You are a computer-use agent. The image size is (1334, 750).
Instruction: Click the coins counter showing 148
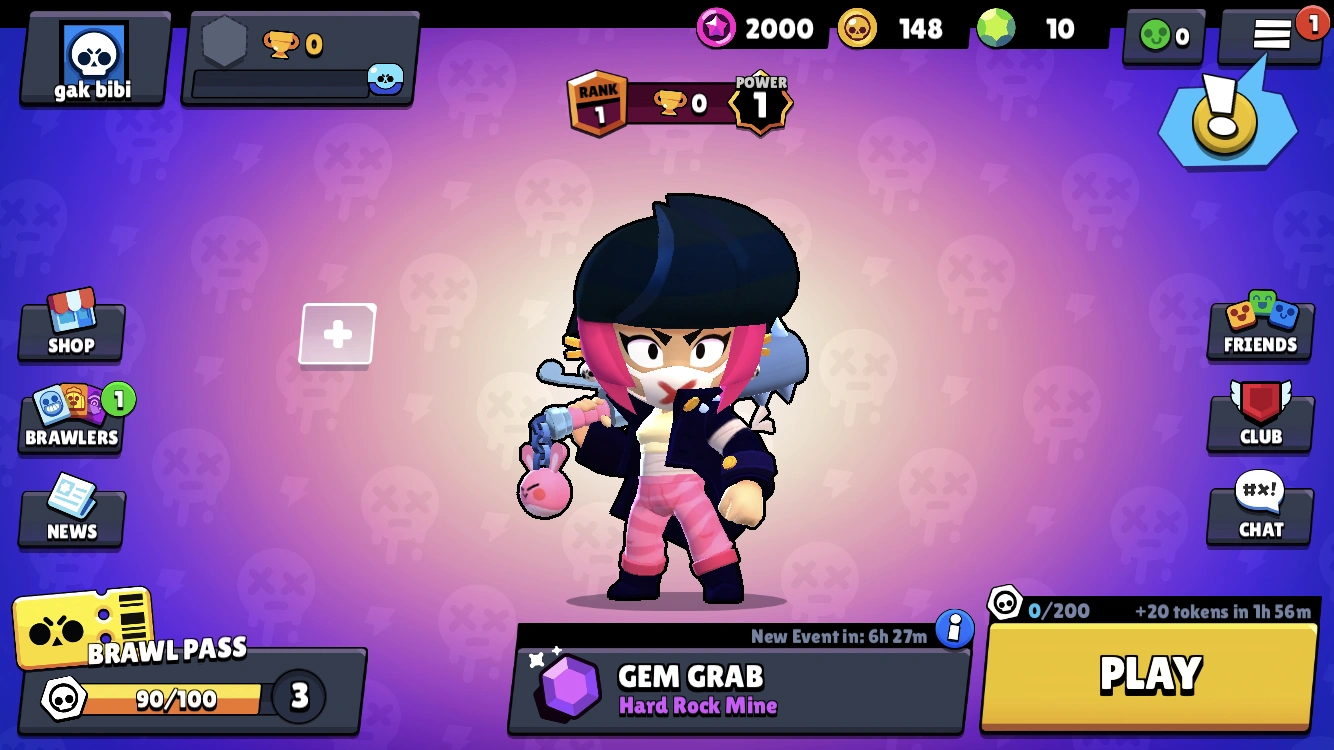pos(893,28)
